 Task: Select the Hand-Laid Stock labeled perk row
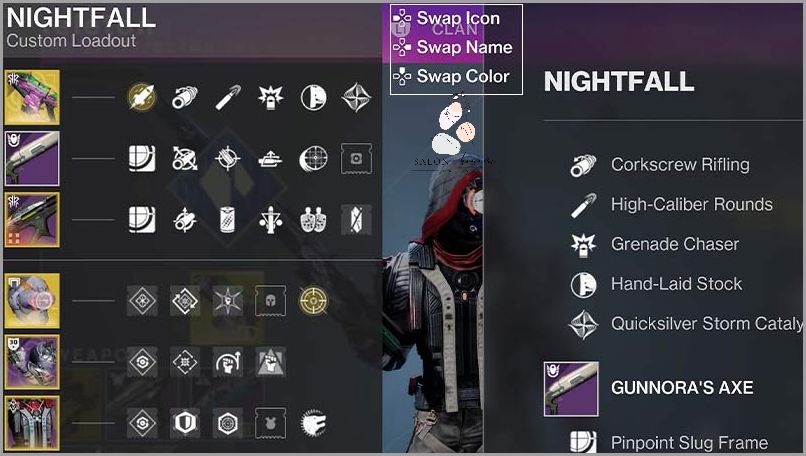(x=676, y=284)
